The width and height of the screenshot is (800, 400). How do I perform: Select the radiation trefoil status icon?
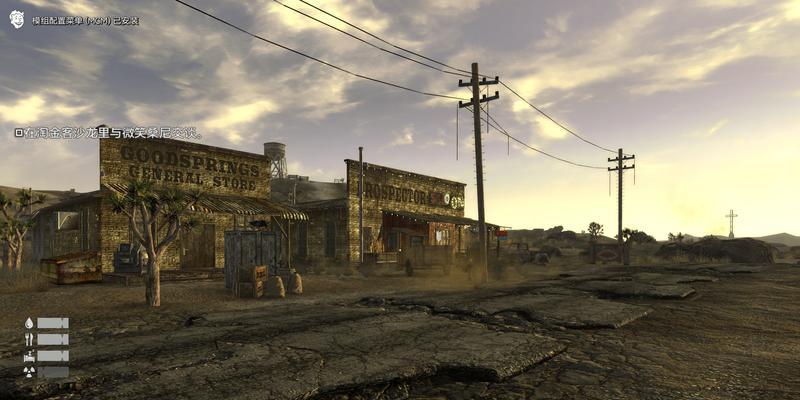[29, 372]
